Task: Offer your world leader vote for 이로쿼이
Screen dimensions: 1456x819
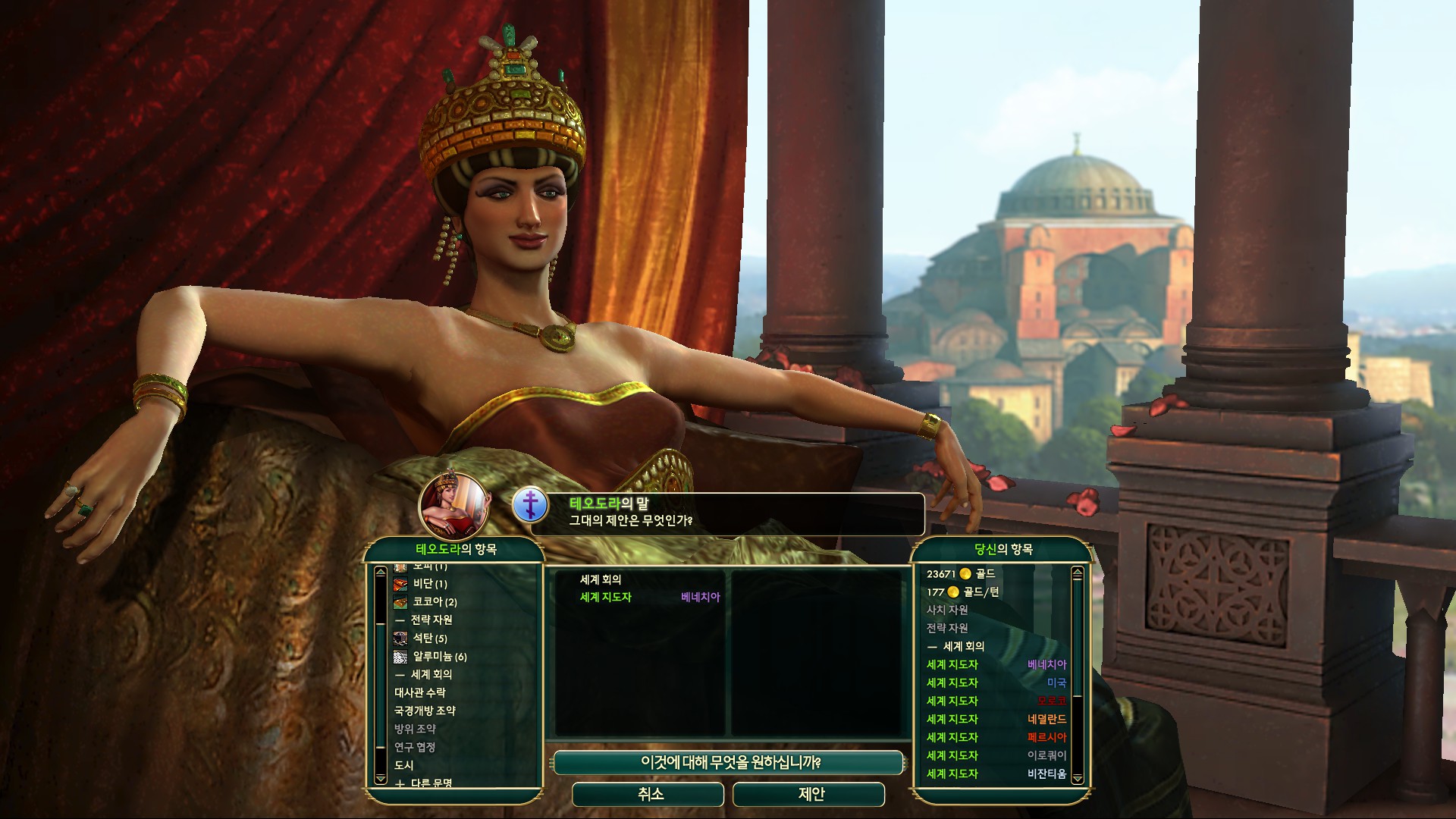Action: 996,755
